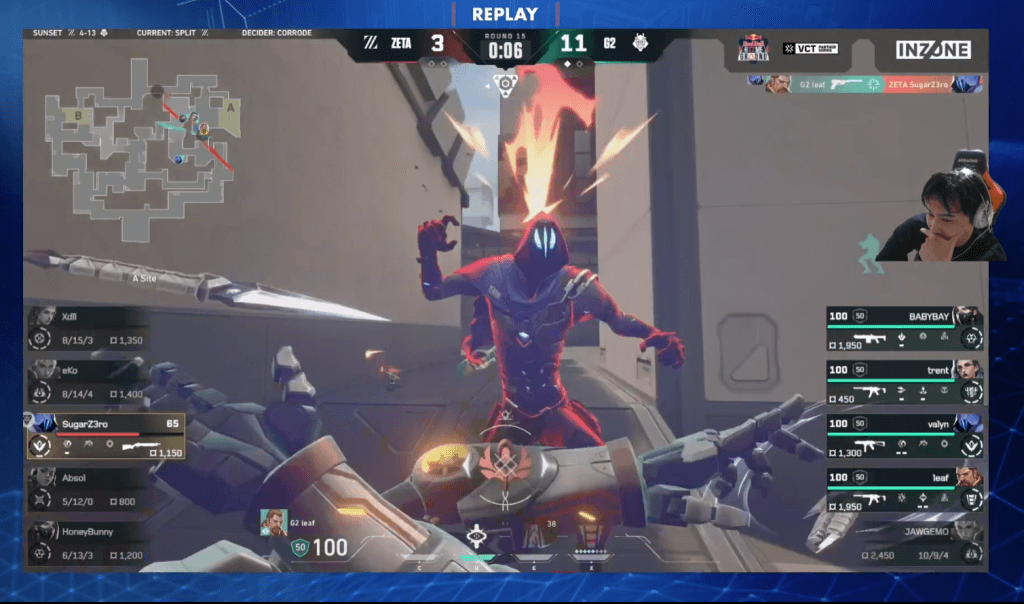Click the G2 leaf agent portrait at bottom
This screenshot has height=604, width=1024.
pyautogui.click(x=273, y=522)
